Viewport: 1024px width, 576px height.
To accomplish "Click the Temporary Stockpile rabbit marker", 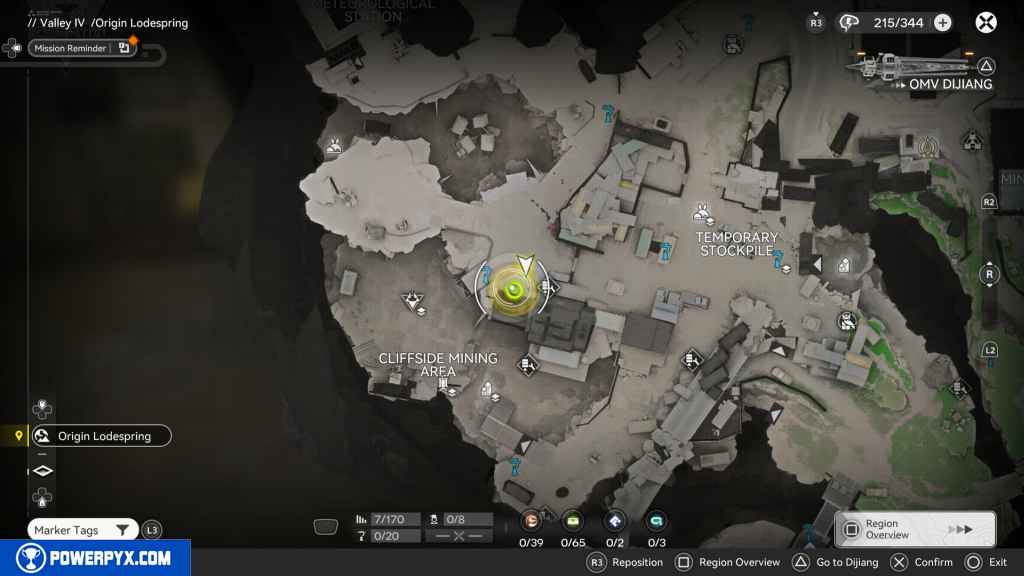I will (703, 213).
